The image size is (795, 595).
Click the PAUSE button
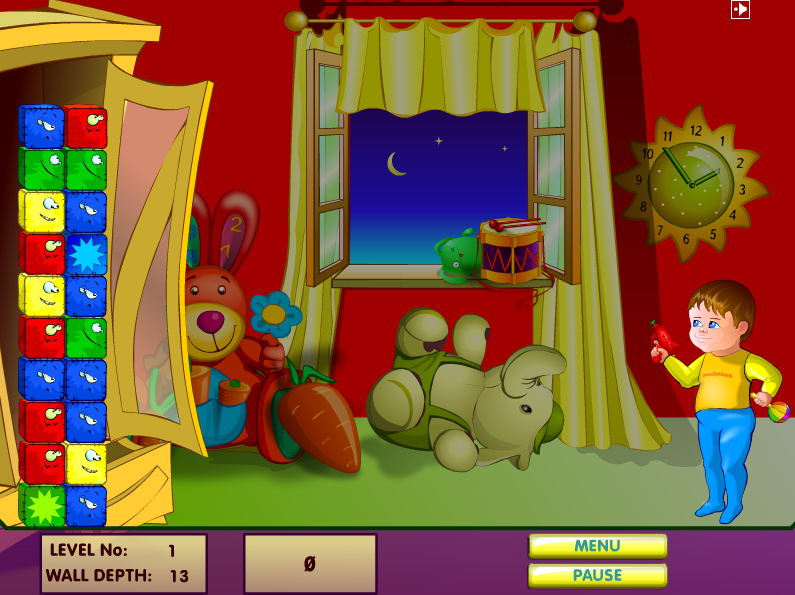597,575
